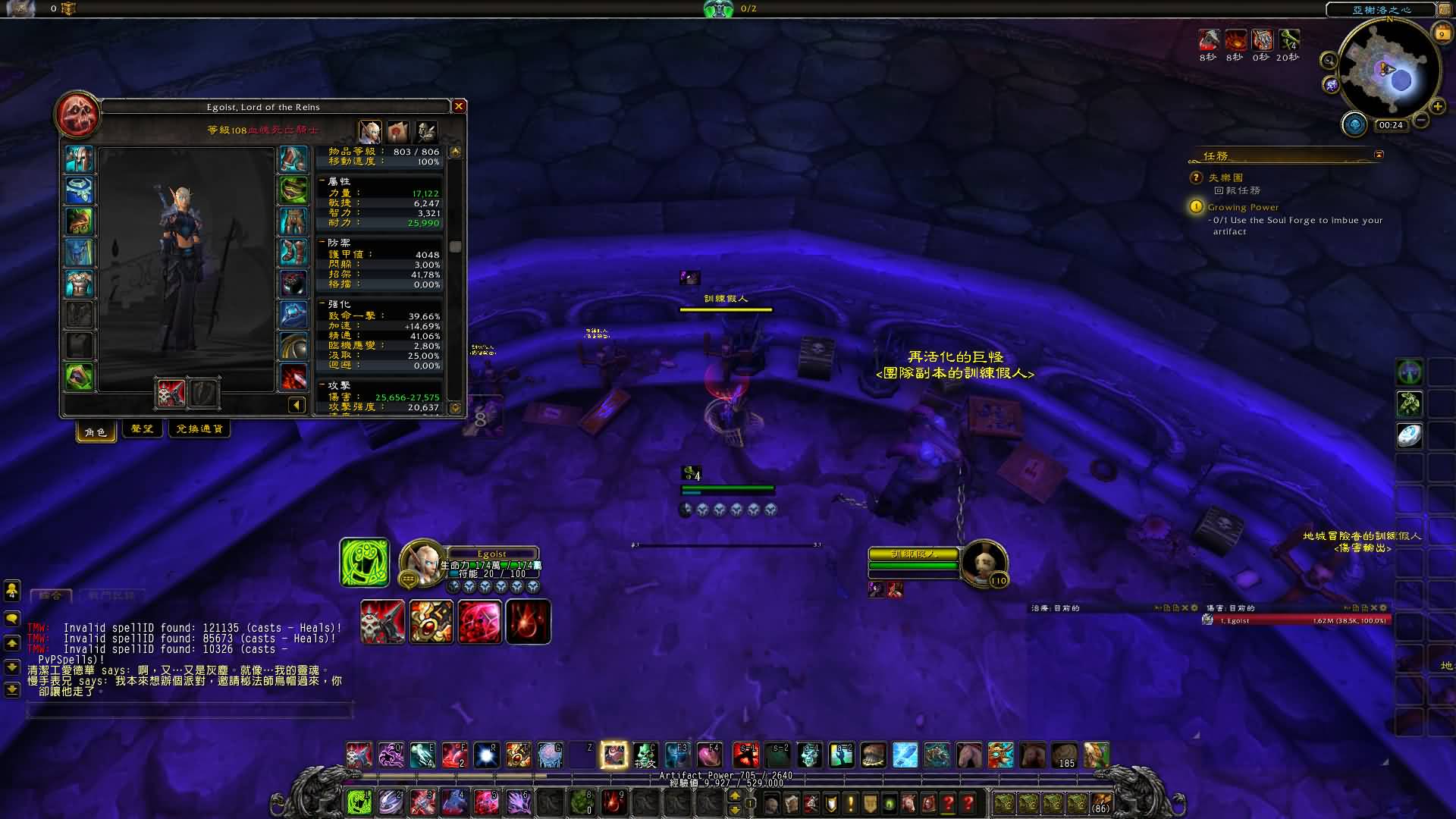Viewport: 1456px width, 819px height.
Task: Select the Growing Power quest in tracker
Action: [x=1243, y=207]
